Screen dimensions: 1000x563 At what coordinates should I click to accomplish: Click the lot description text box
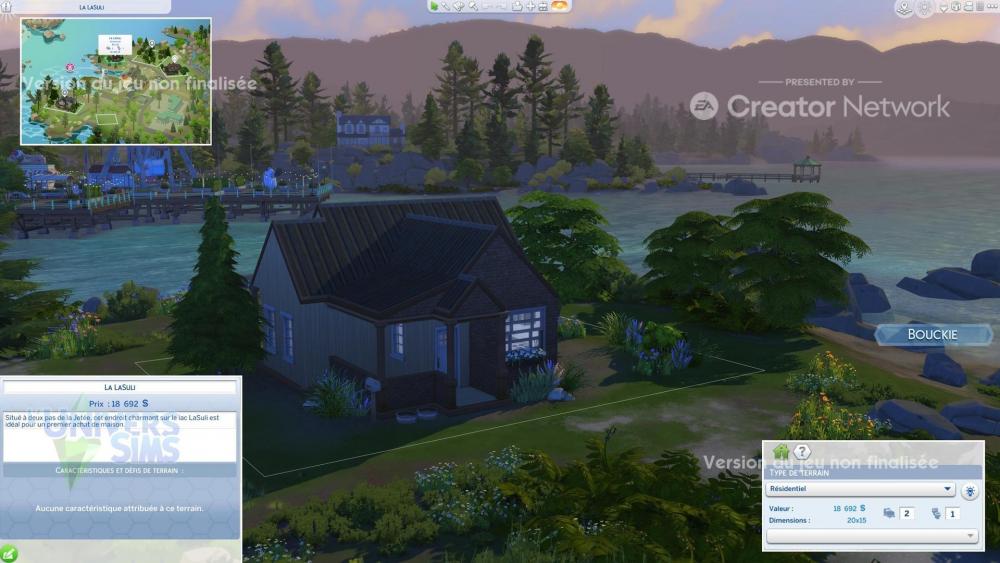120,436
